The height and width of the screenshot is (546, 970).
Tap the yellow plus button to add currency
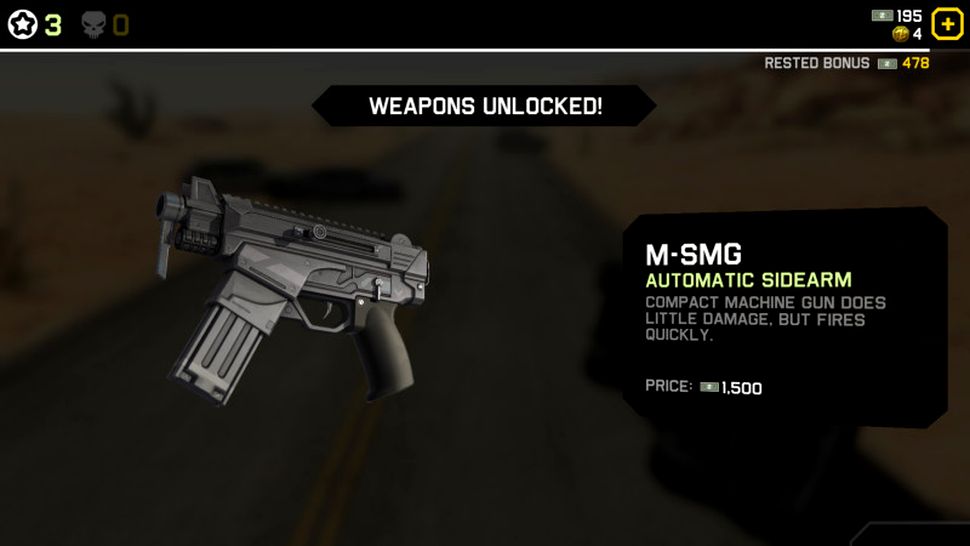(x=946, y=24)
